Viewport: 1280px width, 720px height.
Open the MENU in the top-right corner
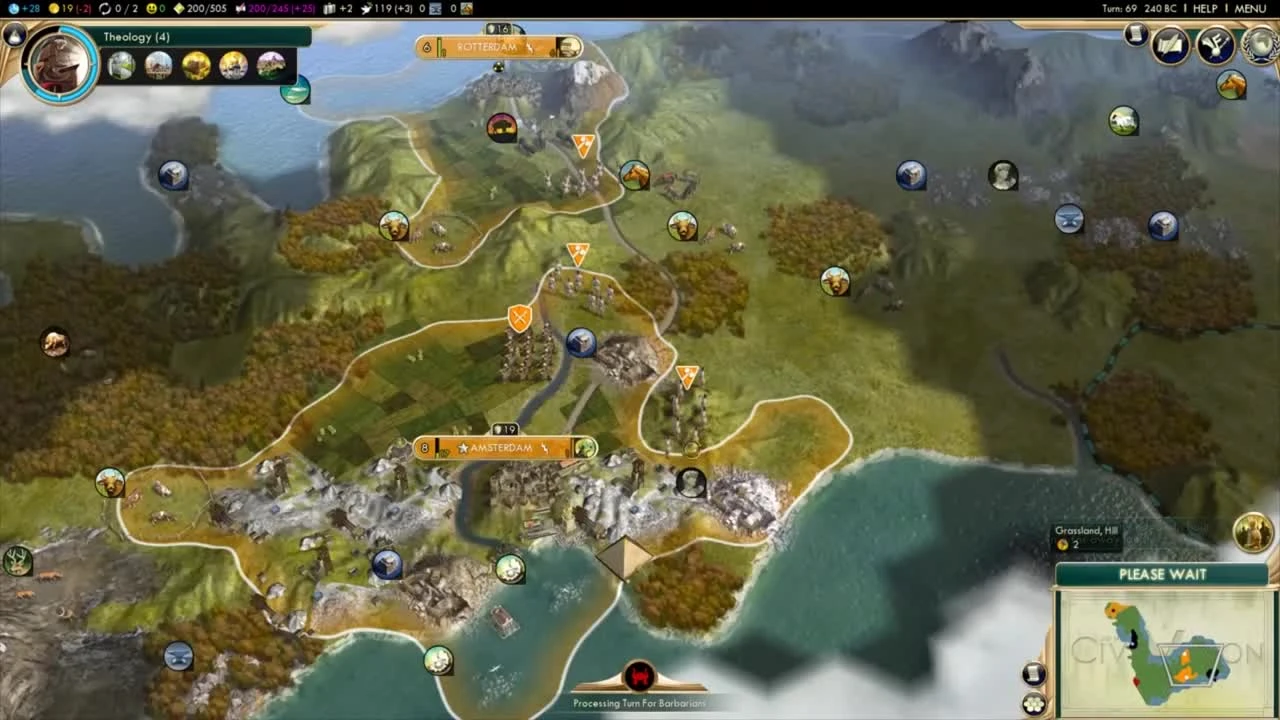1249,8
